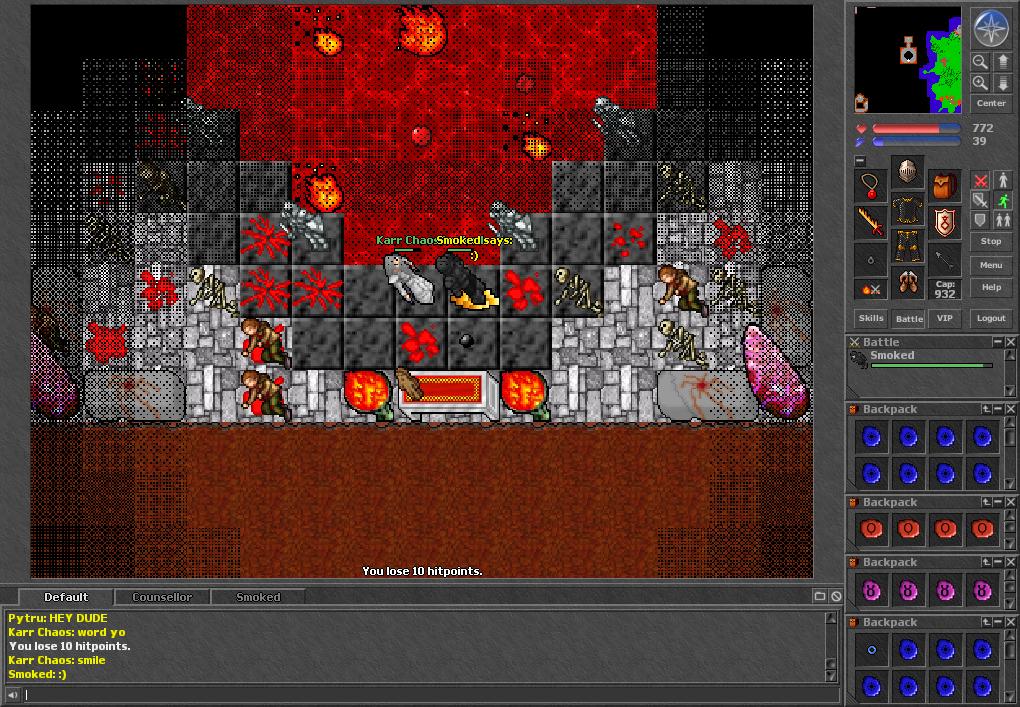The width and height of the screenshot is (1020, 707).
Task: Open the game Menu
Action: [x=990, y=265]
